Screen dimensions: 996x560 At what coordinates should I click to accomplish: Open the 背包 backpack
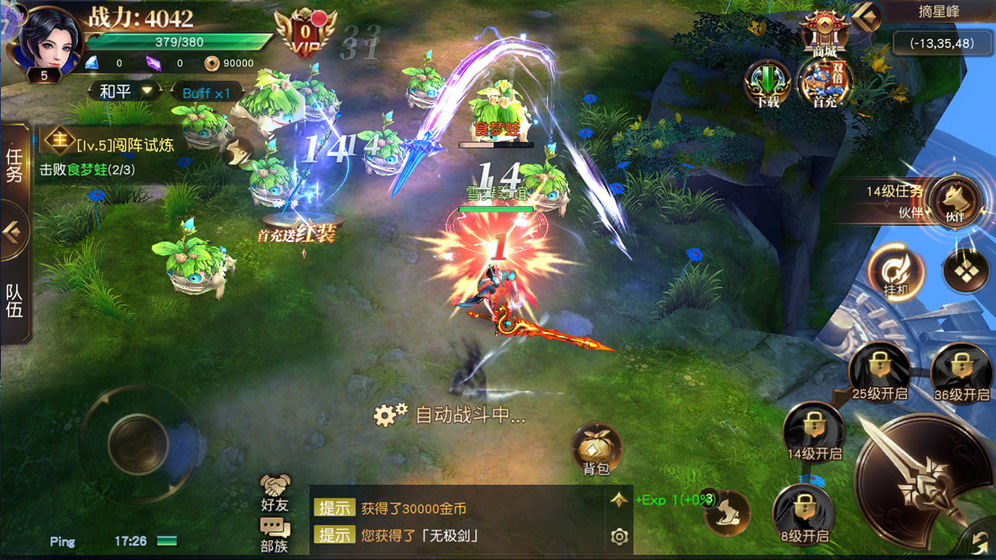596,449
